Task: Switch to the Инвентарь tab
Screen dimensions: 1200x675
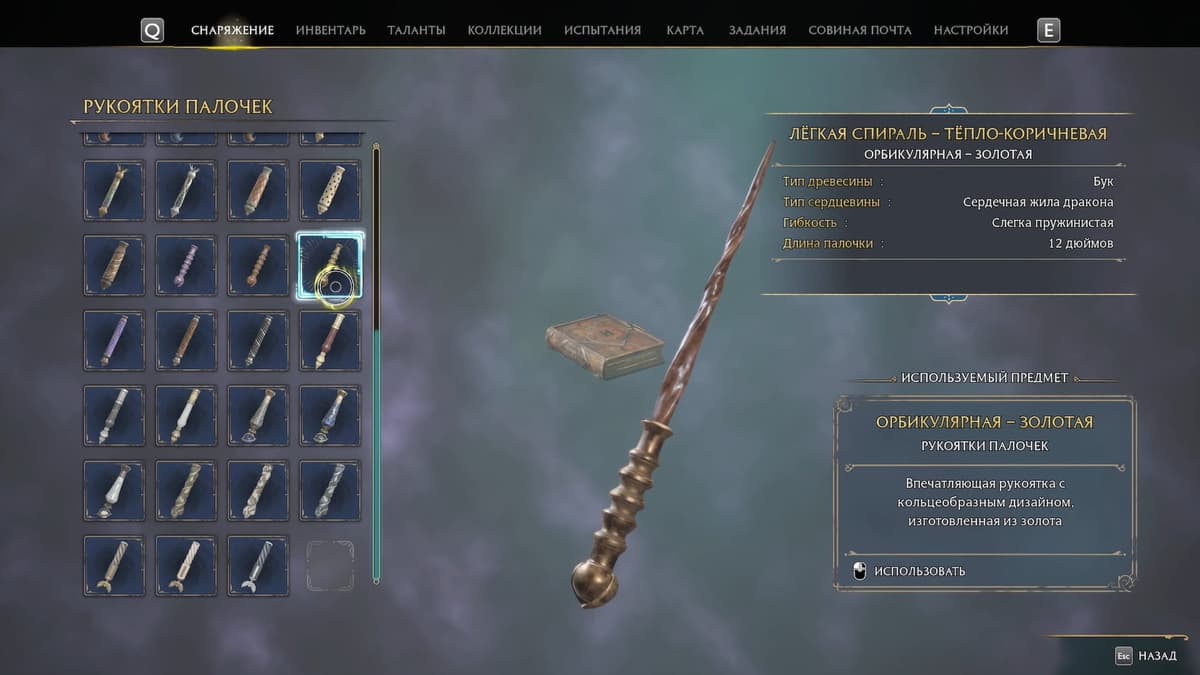Action: (x=330, y=30)
